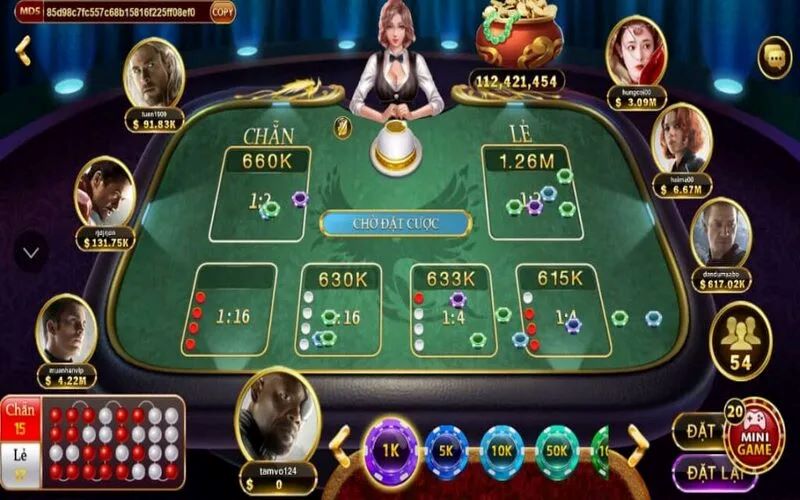The image size is (800, 500).
Task: Bet on the 633K box paying 1:4
Action: (453, 310)
